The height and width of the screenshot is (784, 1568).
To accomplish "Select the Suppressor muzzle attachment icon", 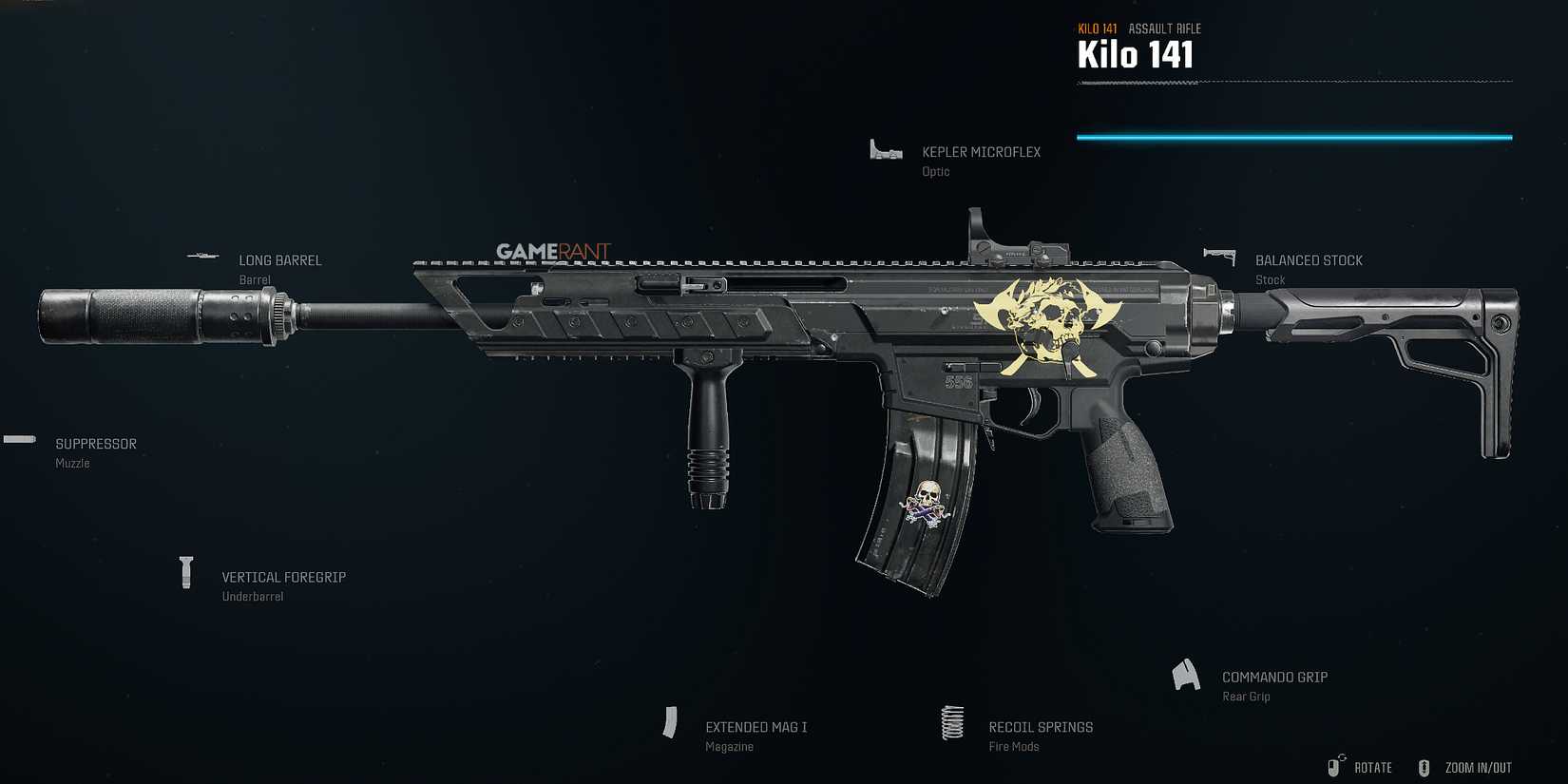I will (18, 439).
